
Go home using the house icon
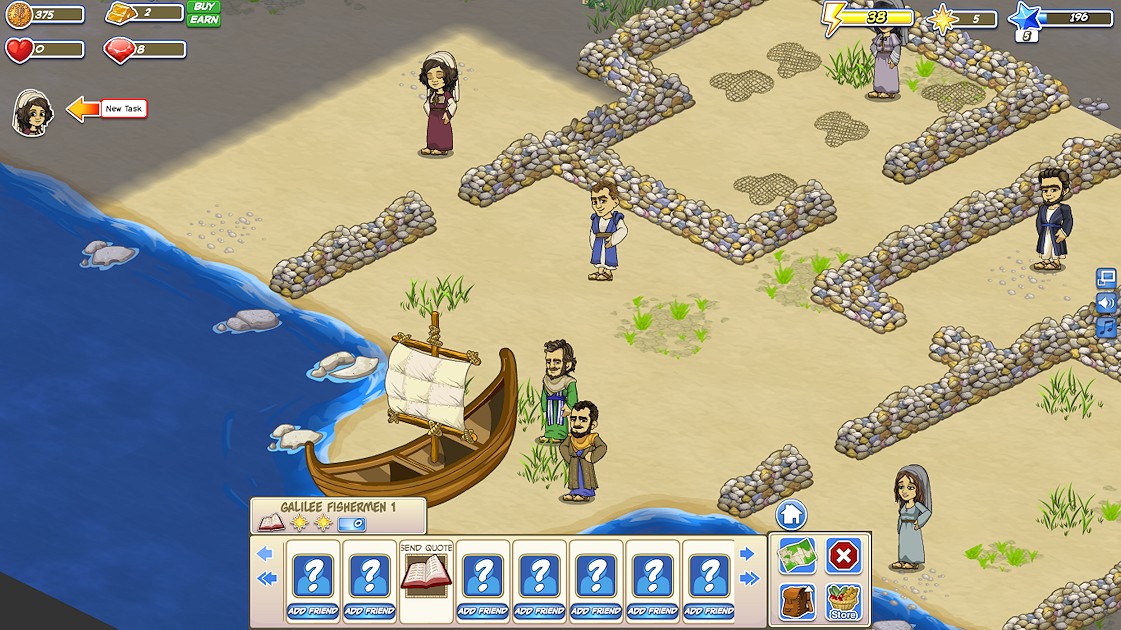791,515
